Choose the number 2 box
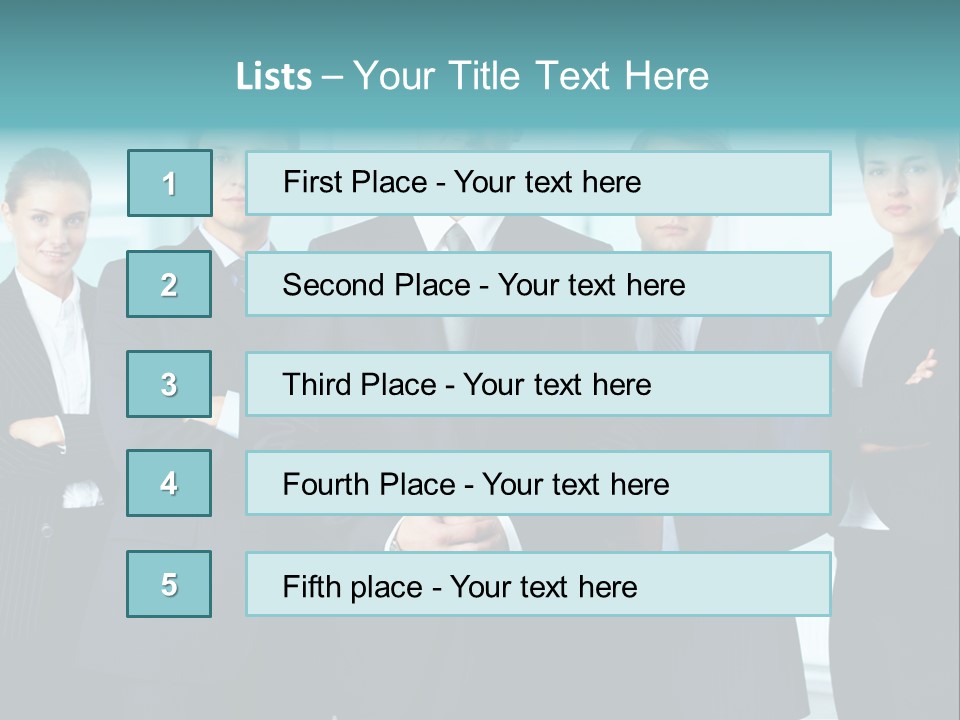960x720 pixels. click(169, 284)
